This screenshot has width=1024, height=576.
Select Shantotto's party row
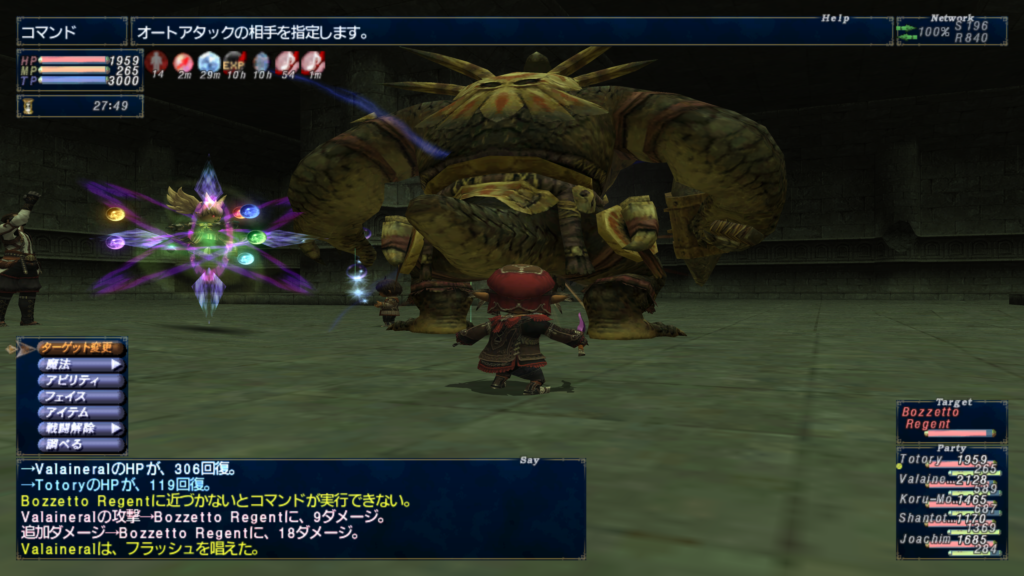pos(951,519)
